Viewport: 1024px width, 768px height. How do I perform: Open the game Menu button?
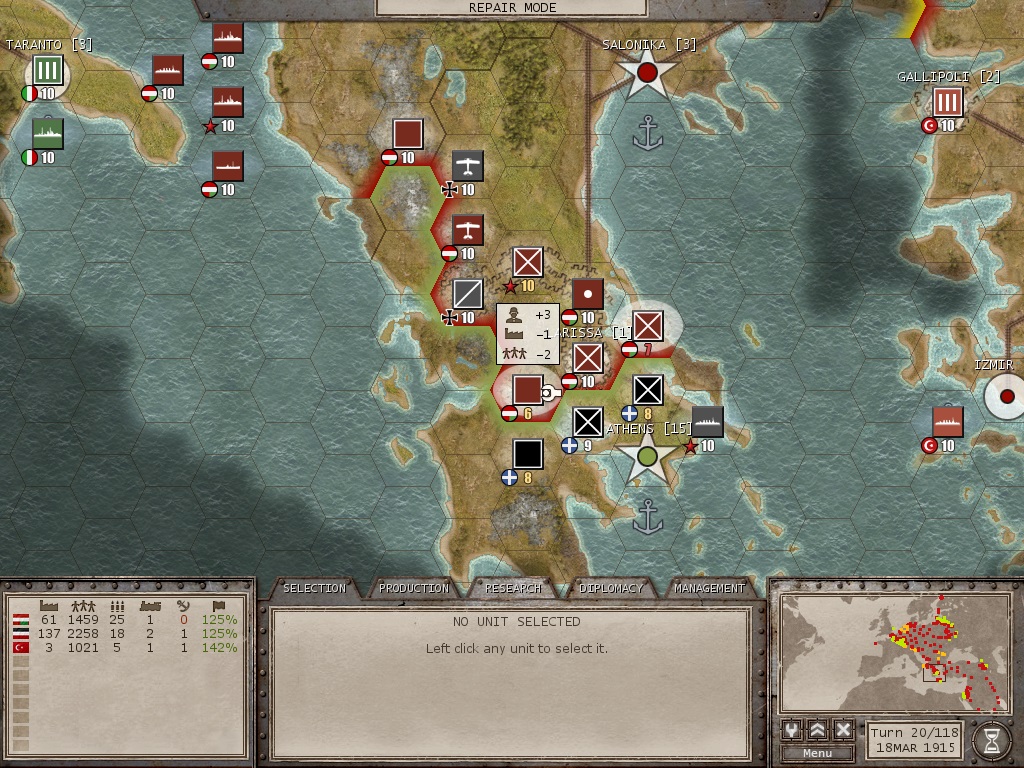pos(817,753)
